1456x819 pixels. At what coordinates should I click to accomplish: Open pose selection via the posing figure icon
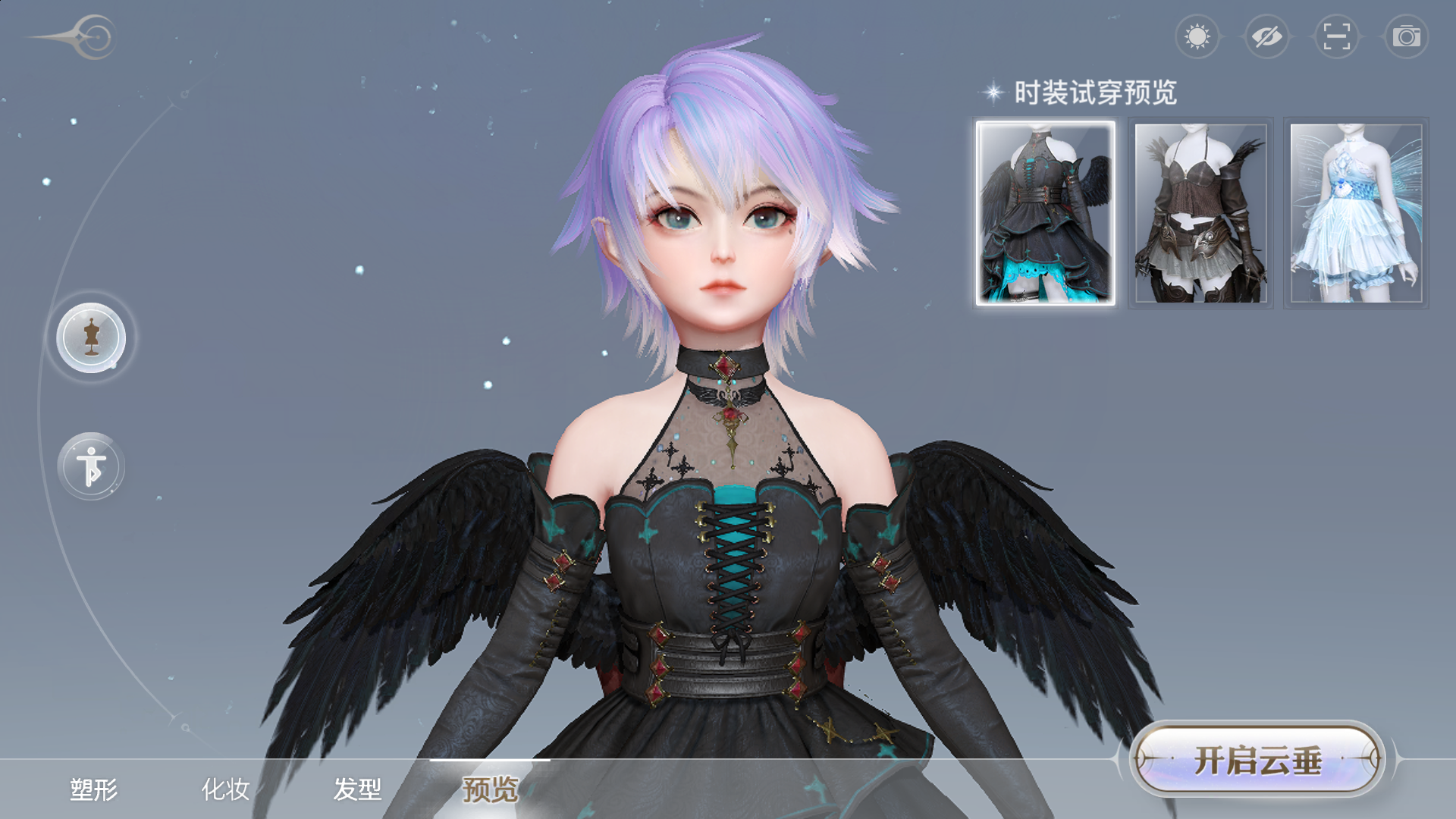[91, 466]
